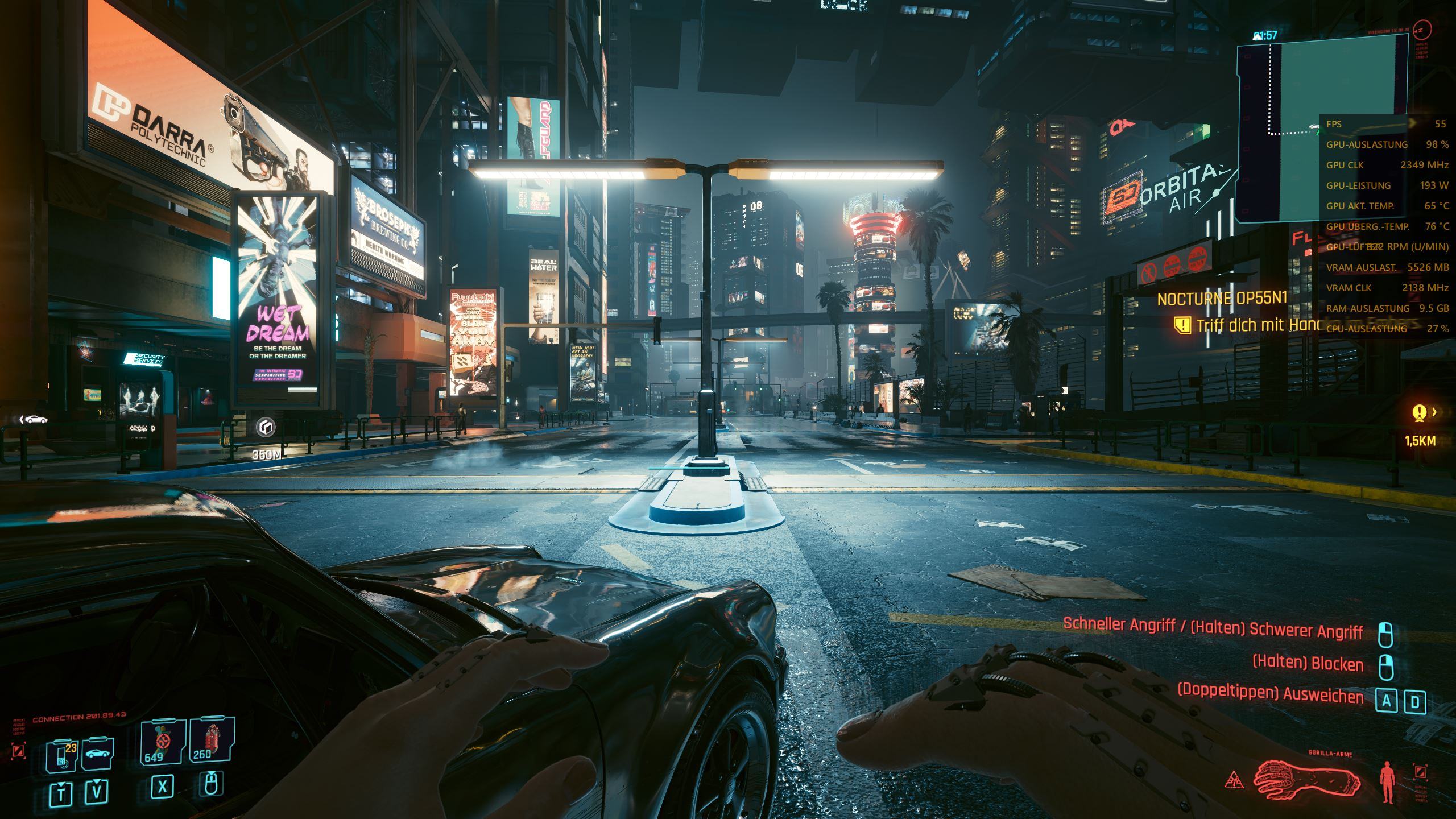Click the red body silhouette status icon
Image resolution: width=1456 pixels, height=819 pixels.
click(x=1388, y=784)
